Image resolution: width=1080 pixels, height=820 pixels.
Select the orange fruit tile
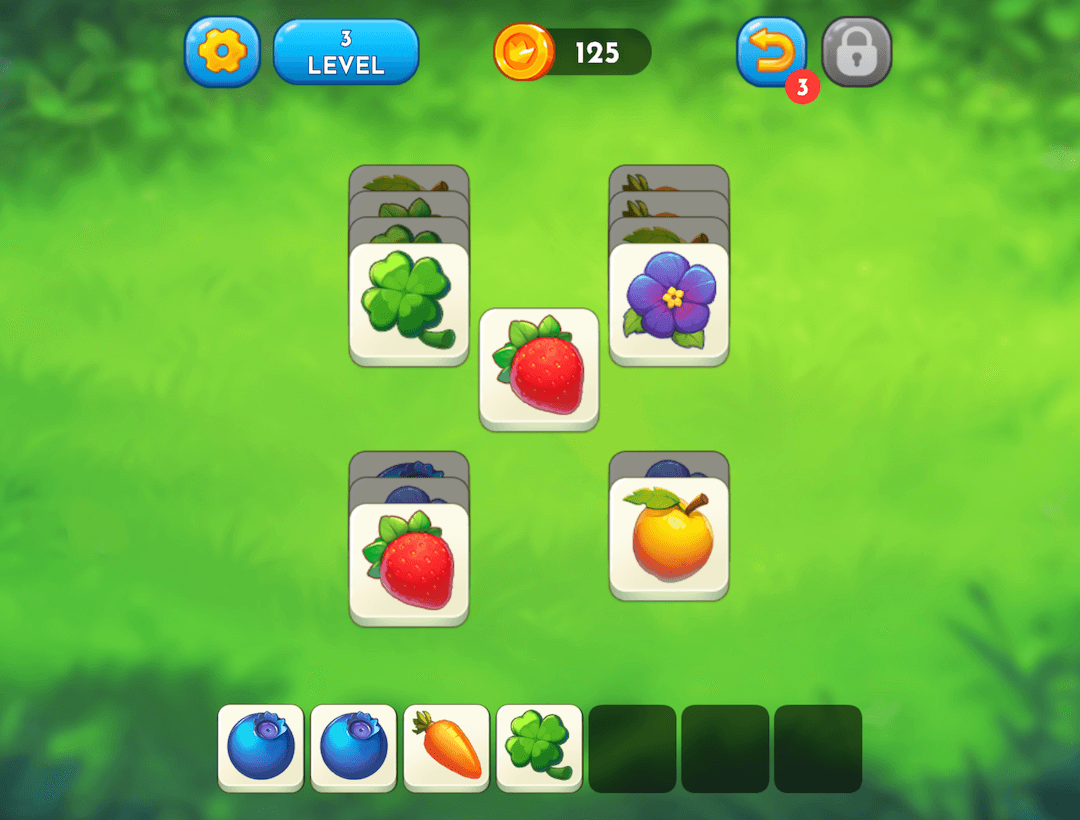pyautogui.click(x=669, y=537)
